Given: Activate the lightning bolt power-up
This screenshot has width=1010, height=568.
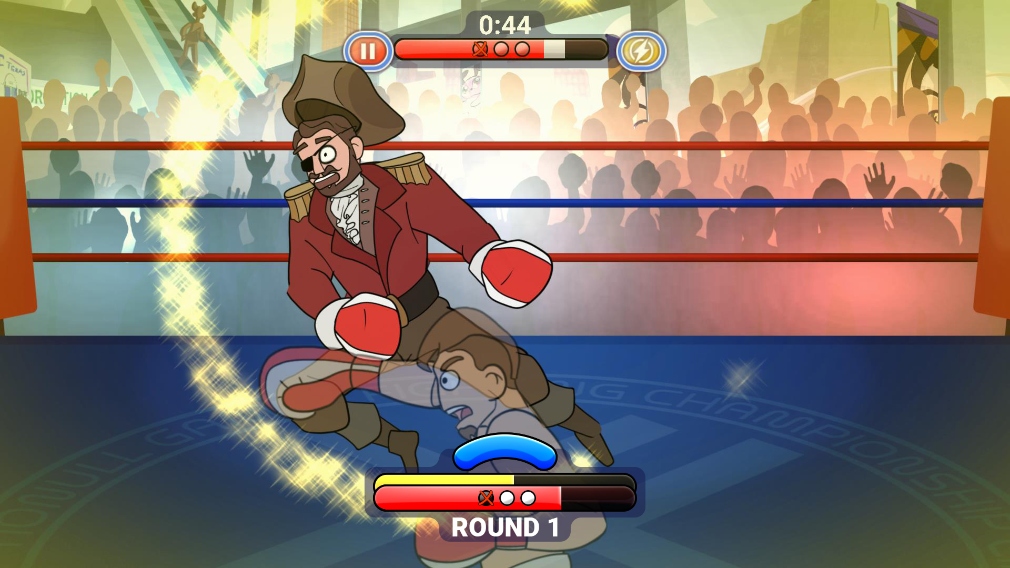Looking at the screenshot, I should [640, 50].
